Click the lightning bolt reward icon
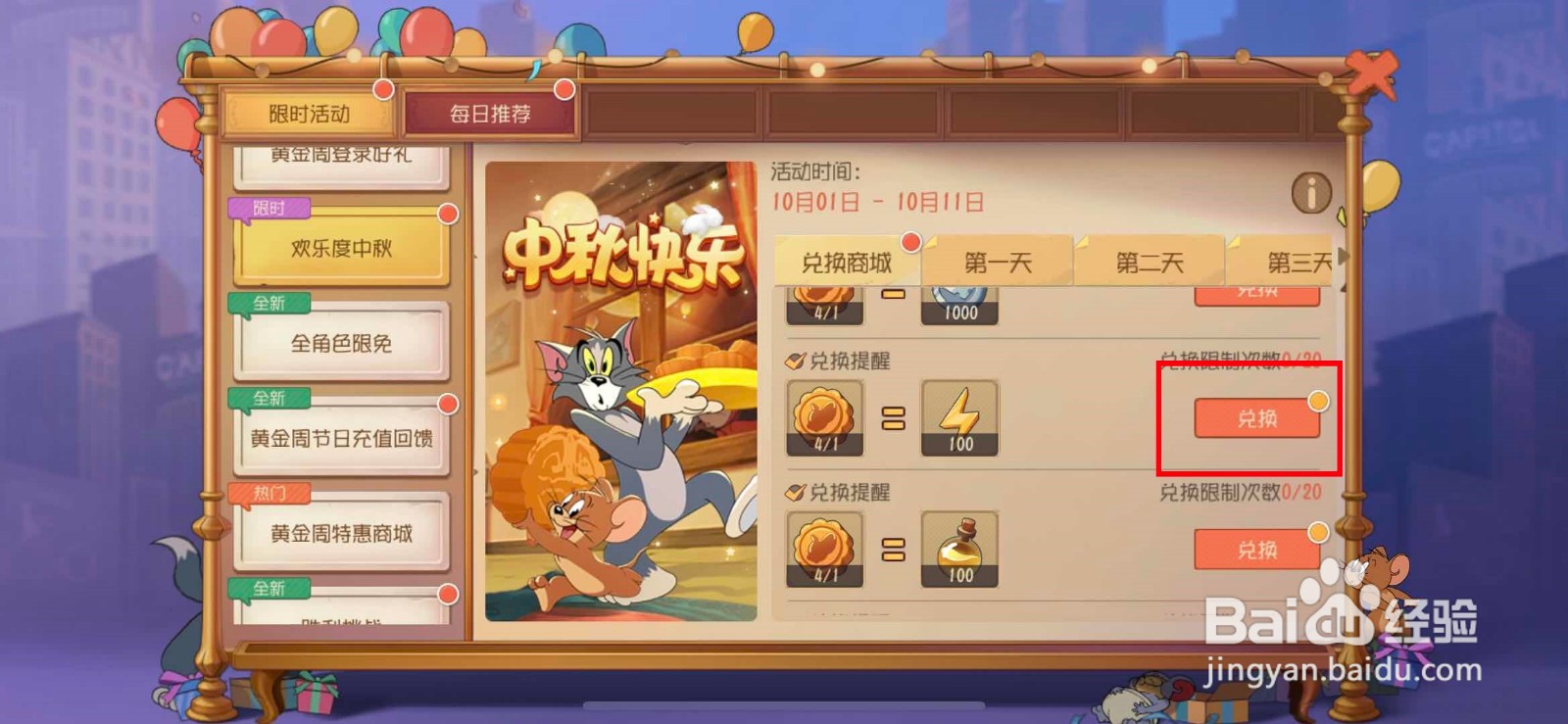The width and height of the screenshot is (1568, 724). pos(958,419)
